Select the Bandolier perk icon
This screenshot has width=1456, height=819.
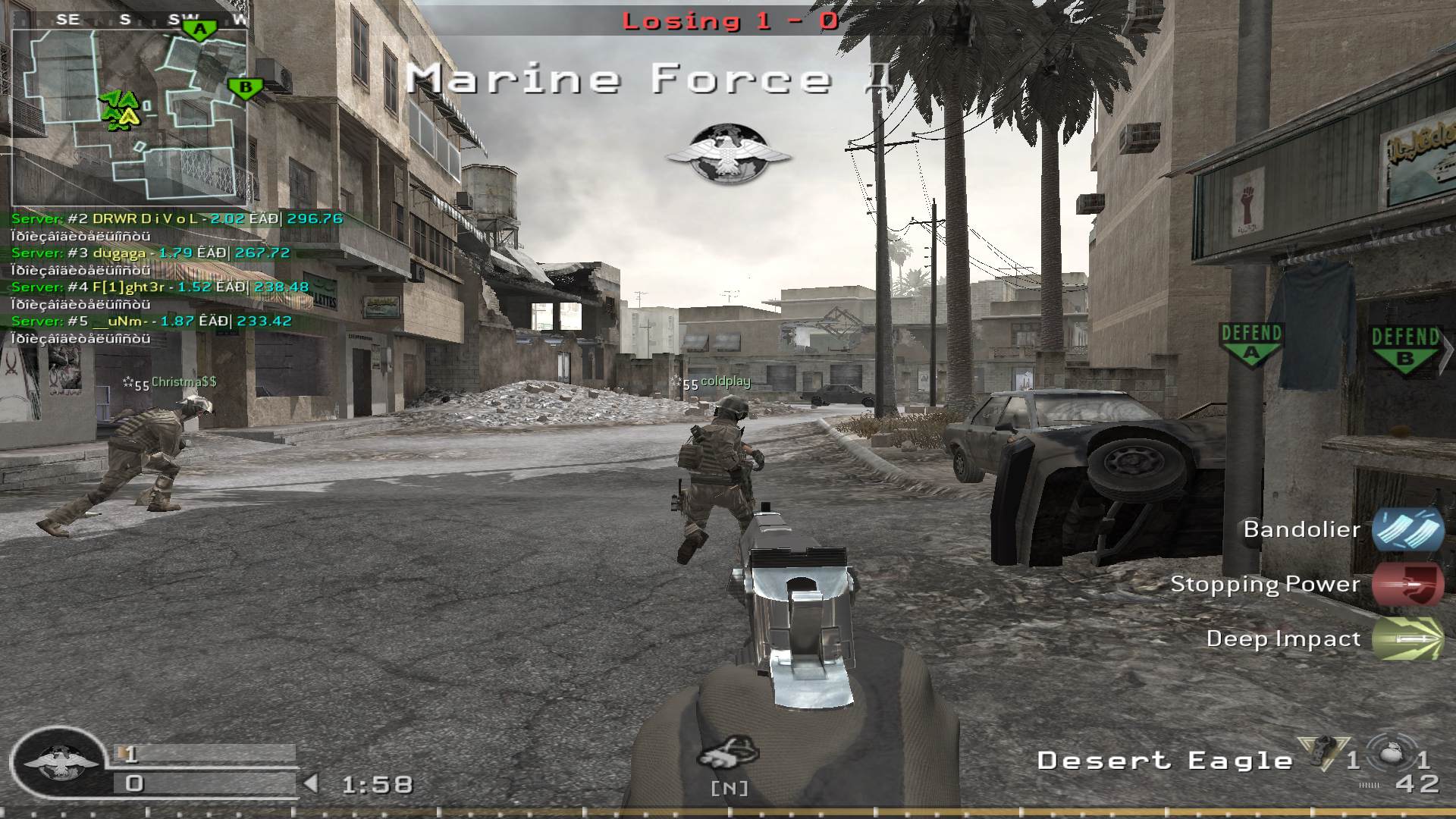click(x=1407, y=531)
